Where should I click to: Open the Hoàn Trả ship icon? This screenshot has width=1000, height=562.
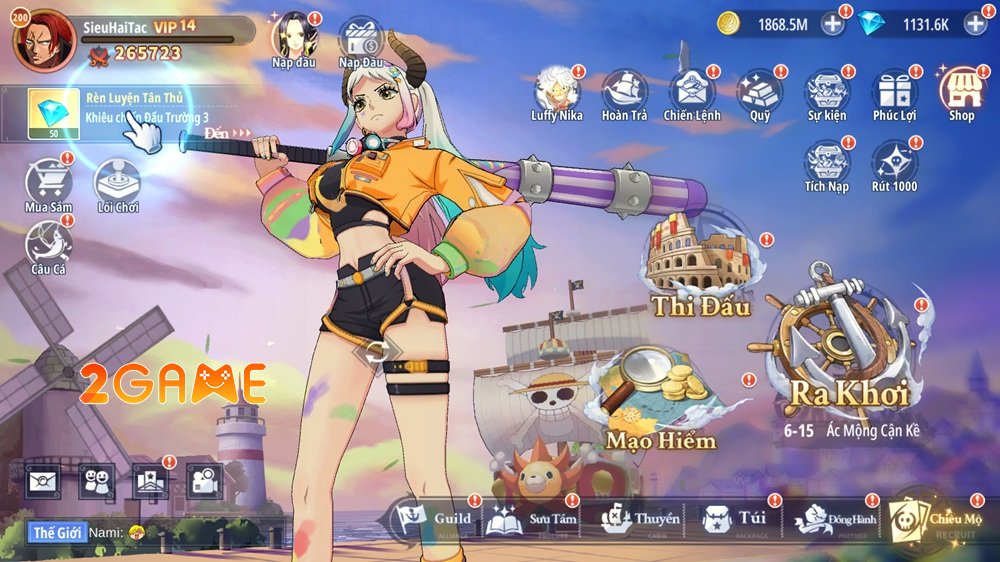click(626, 91)
